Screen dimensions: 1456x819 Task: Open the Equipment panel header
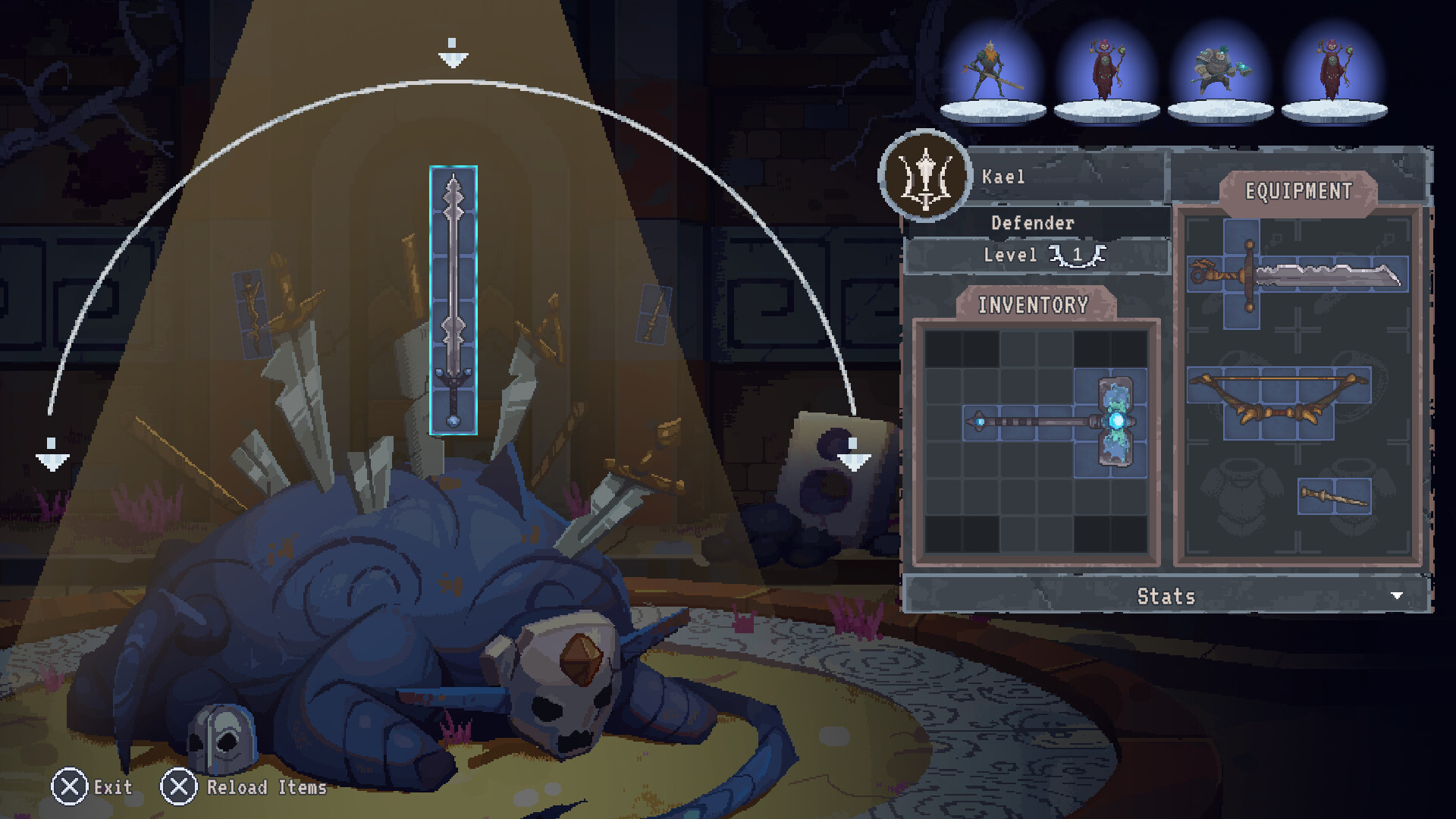coord(1299,190)
